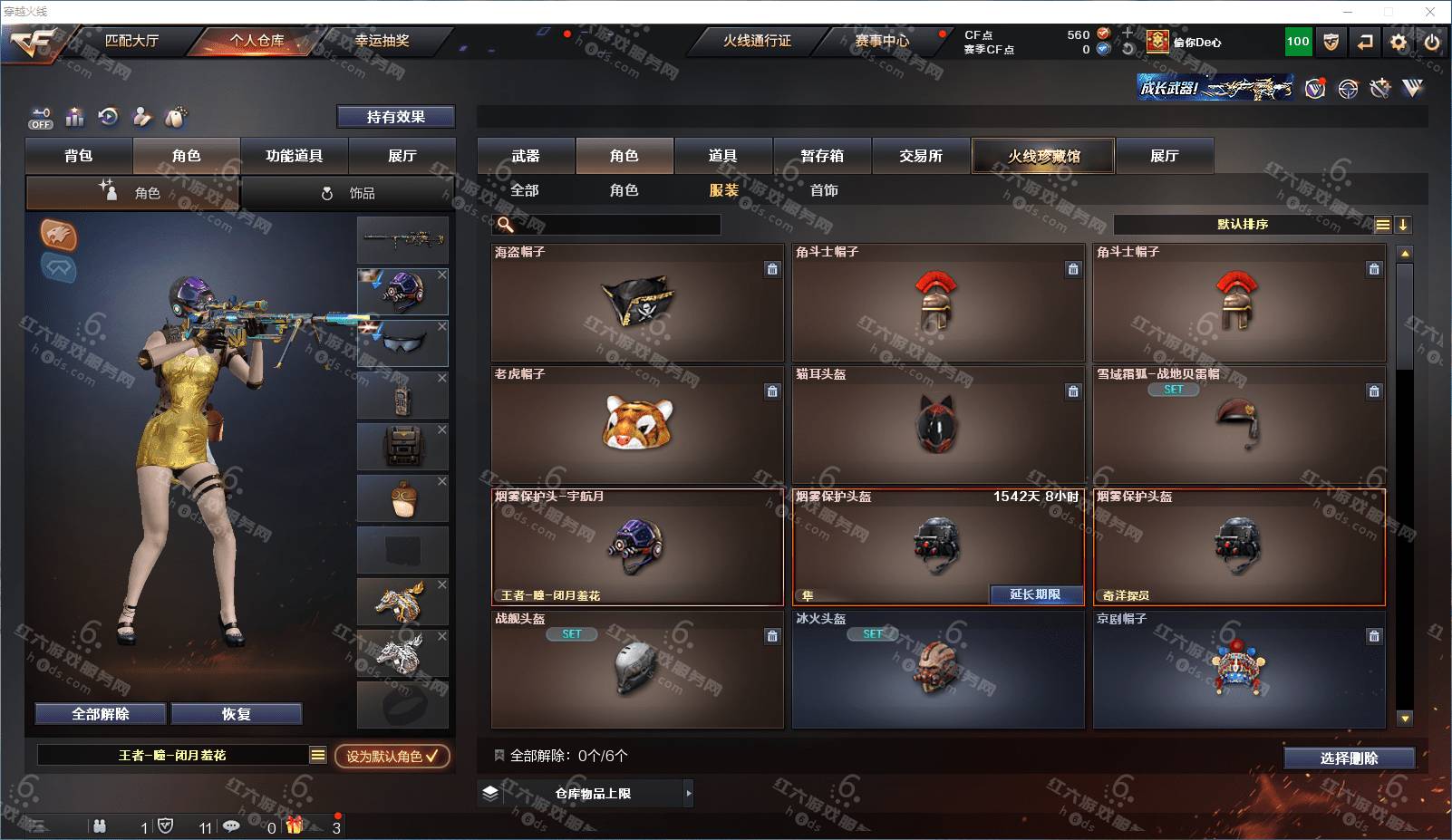
Task: Choose the 饰品 accessories sub-tab
Action: tap(349, 193)
